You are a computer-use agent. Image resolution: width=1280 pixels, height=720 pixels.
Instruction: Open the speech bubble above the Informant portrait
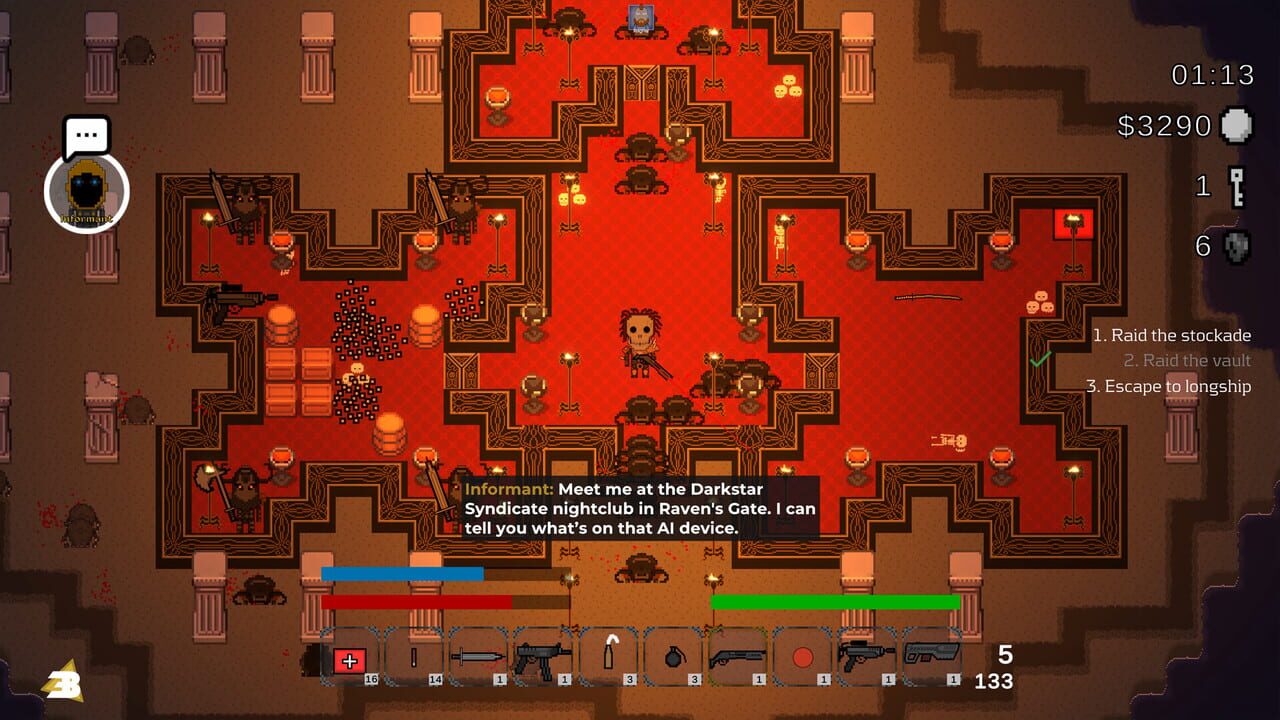pos(85,137)
